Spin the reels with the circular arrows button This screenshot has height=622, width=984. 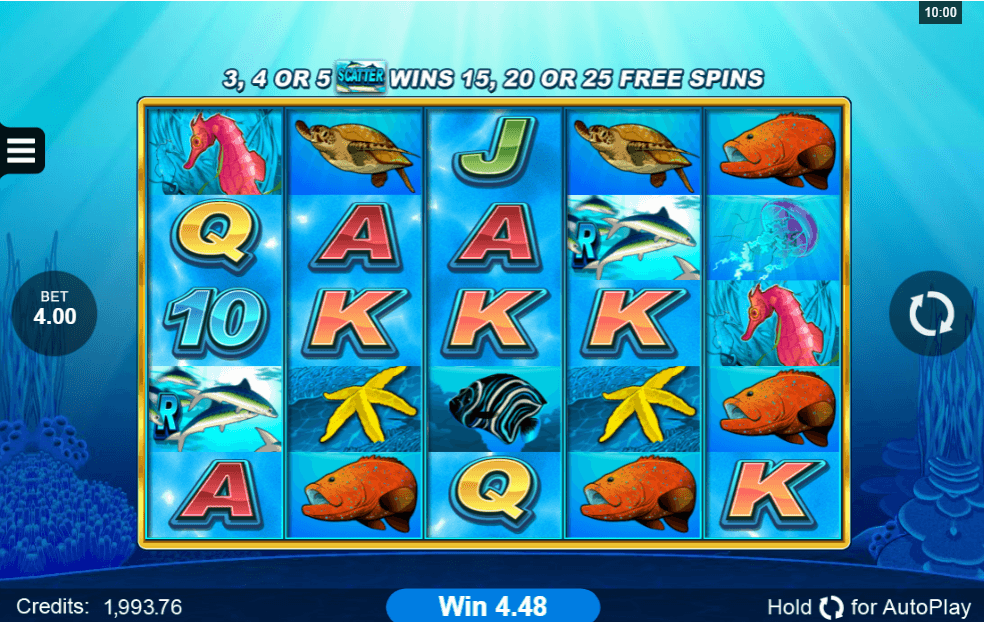pos(931,313)
